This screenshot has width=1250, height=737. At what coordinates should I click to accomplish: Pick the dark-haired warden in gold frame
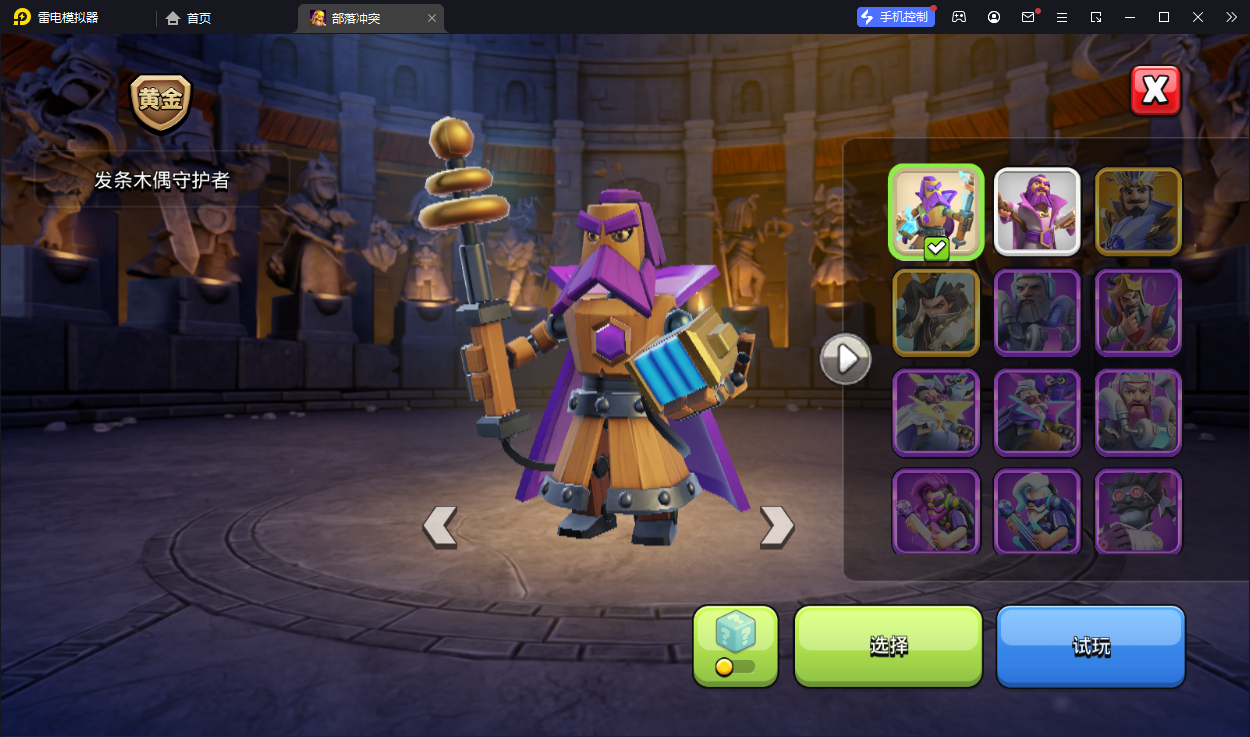click(936, 312)
